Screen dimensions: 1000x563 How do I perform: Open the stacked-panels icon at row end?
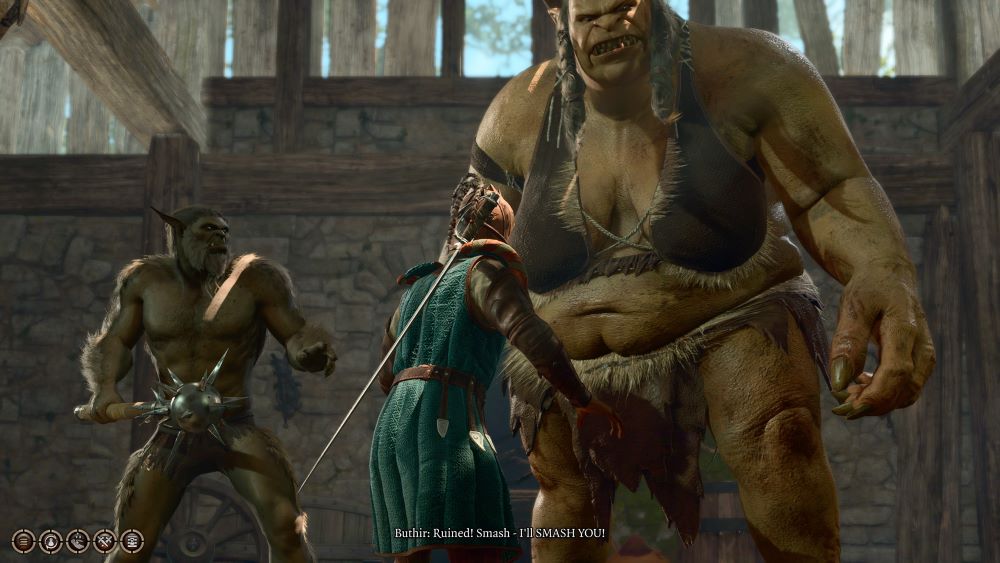[x=131, y=541]
